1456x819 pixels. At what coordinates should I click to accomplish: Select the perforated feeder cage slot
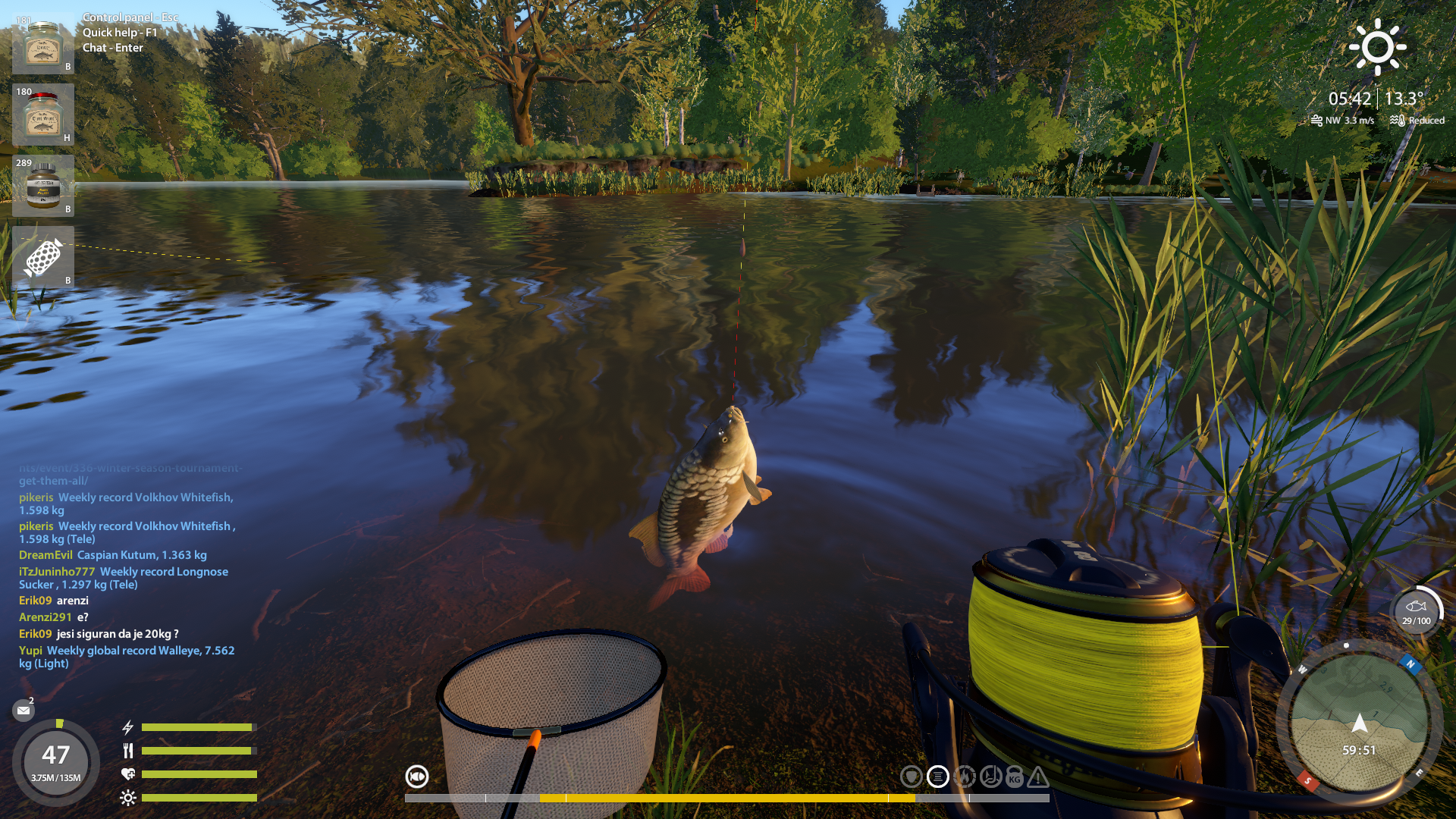43,257
